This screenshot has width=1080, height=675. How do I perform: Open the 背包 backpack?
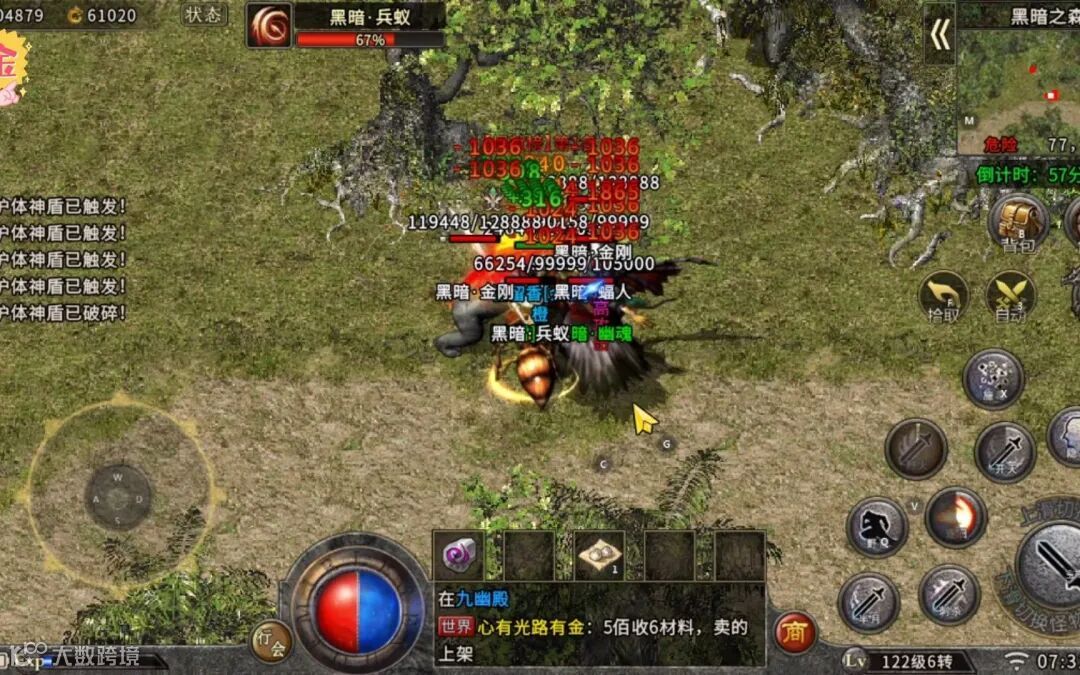coord(1018,222)
